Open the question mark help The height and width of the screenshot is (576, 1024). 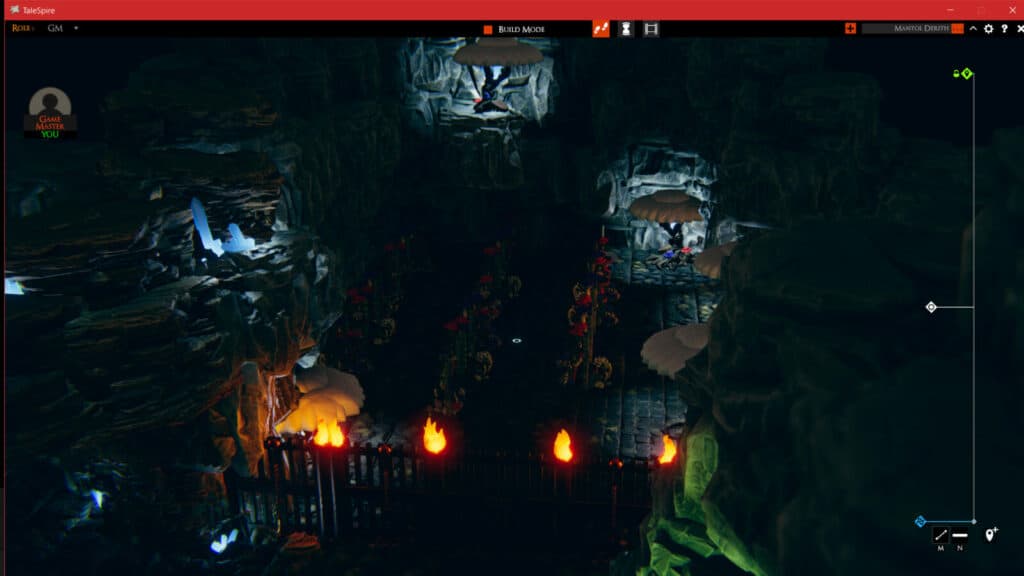coord(1003,28)
